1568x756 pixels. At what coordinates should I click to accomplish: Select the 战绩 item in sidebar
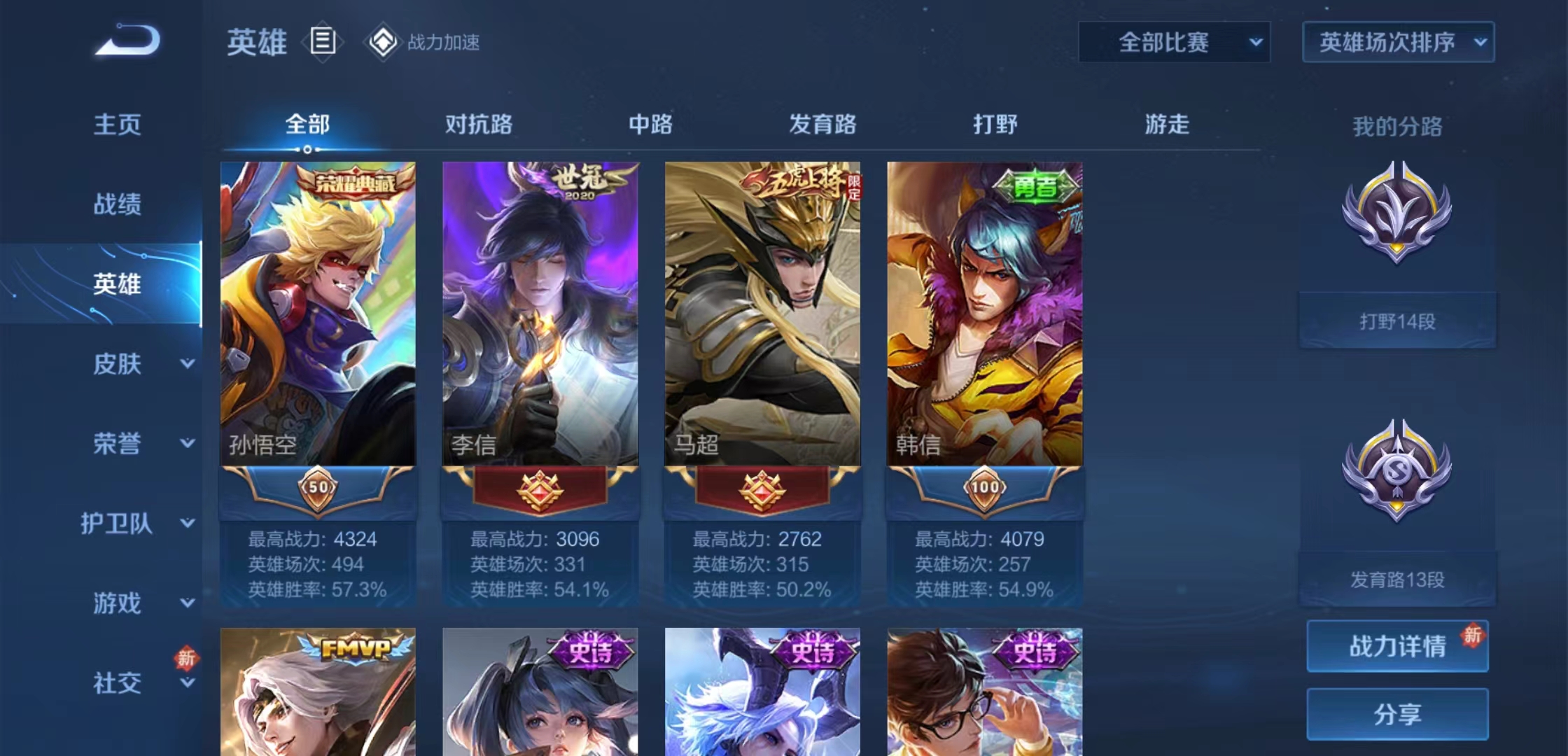118,205
